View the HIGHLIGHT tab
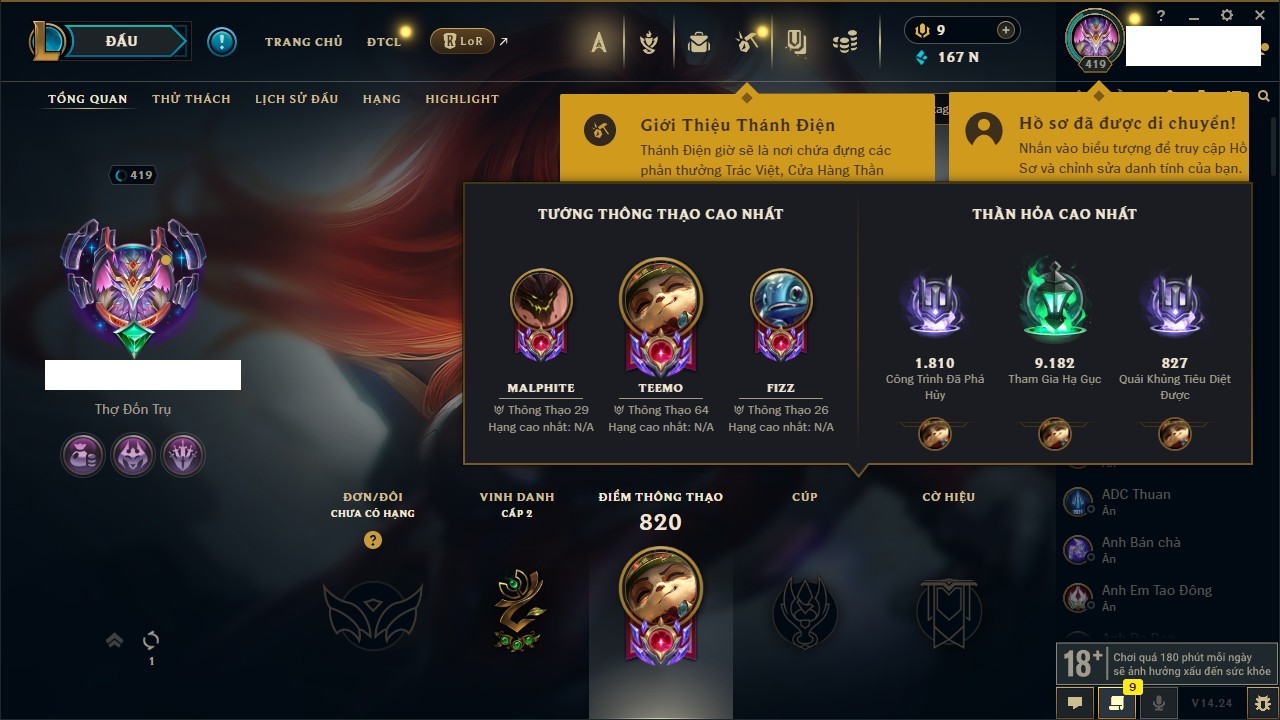 pos(461,99)
